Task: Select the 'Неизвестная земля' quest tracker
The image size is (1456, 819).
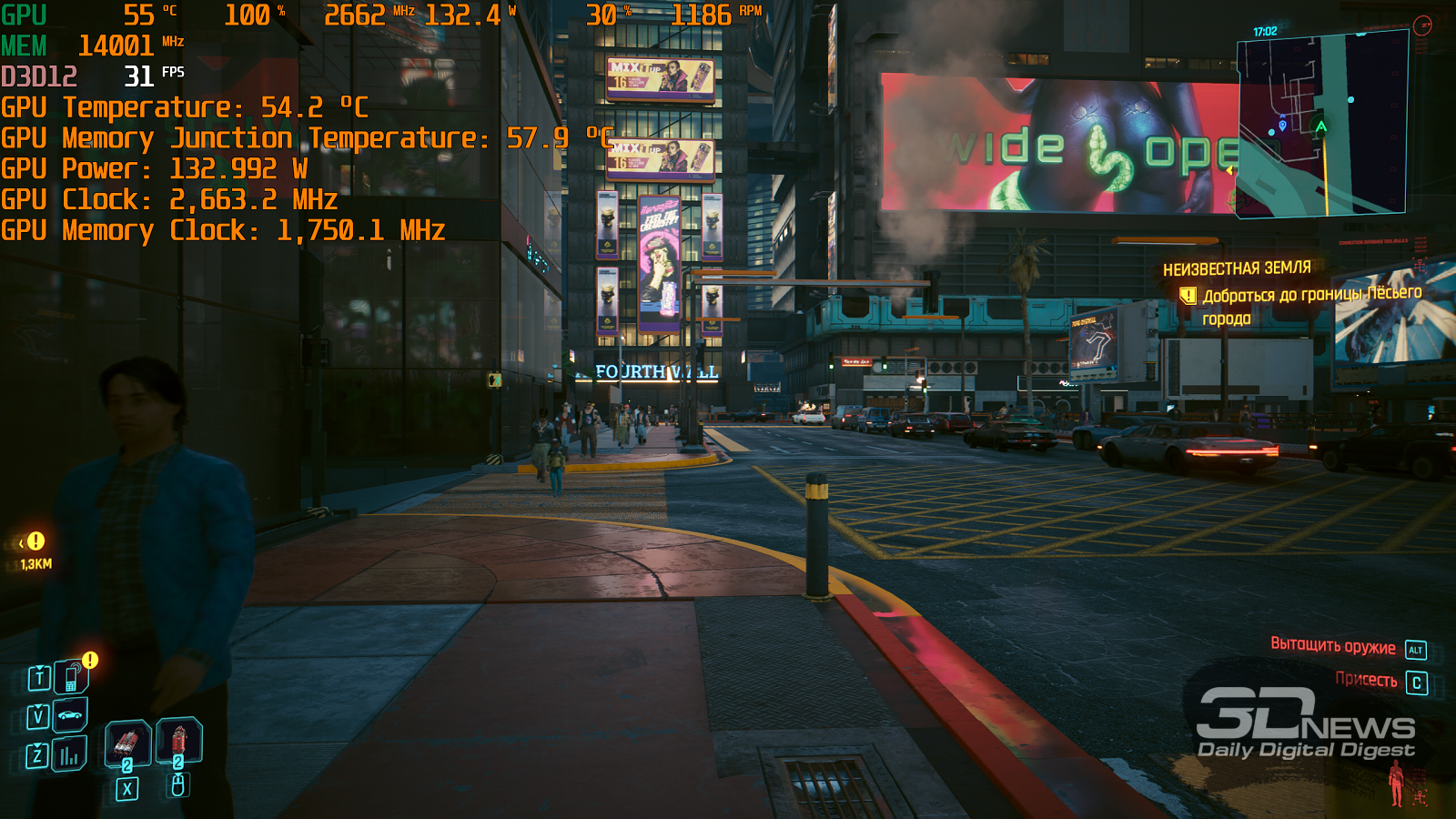Action: coord(1236,268)
